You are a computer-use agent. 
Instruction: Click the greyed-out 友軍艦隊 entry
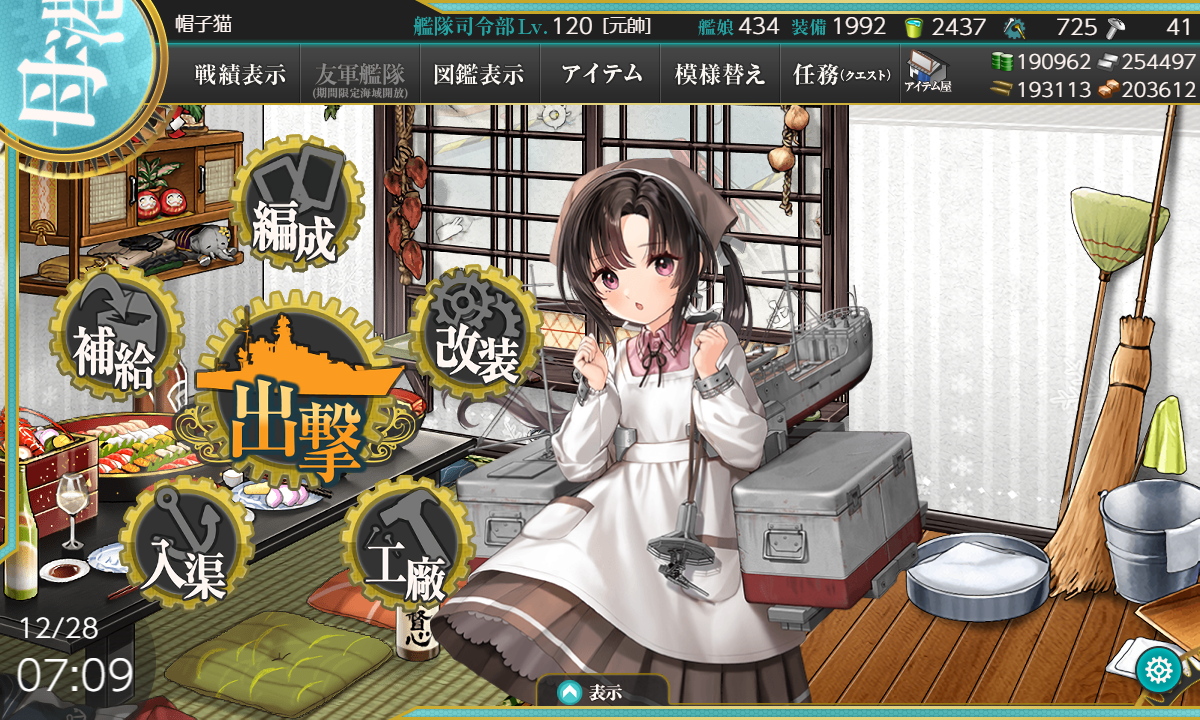tap(359, 74)
